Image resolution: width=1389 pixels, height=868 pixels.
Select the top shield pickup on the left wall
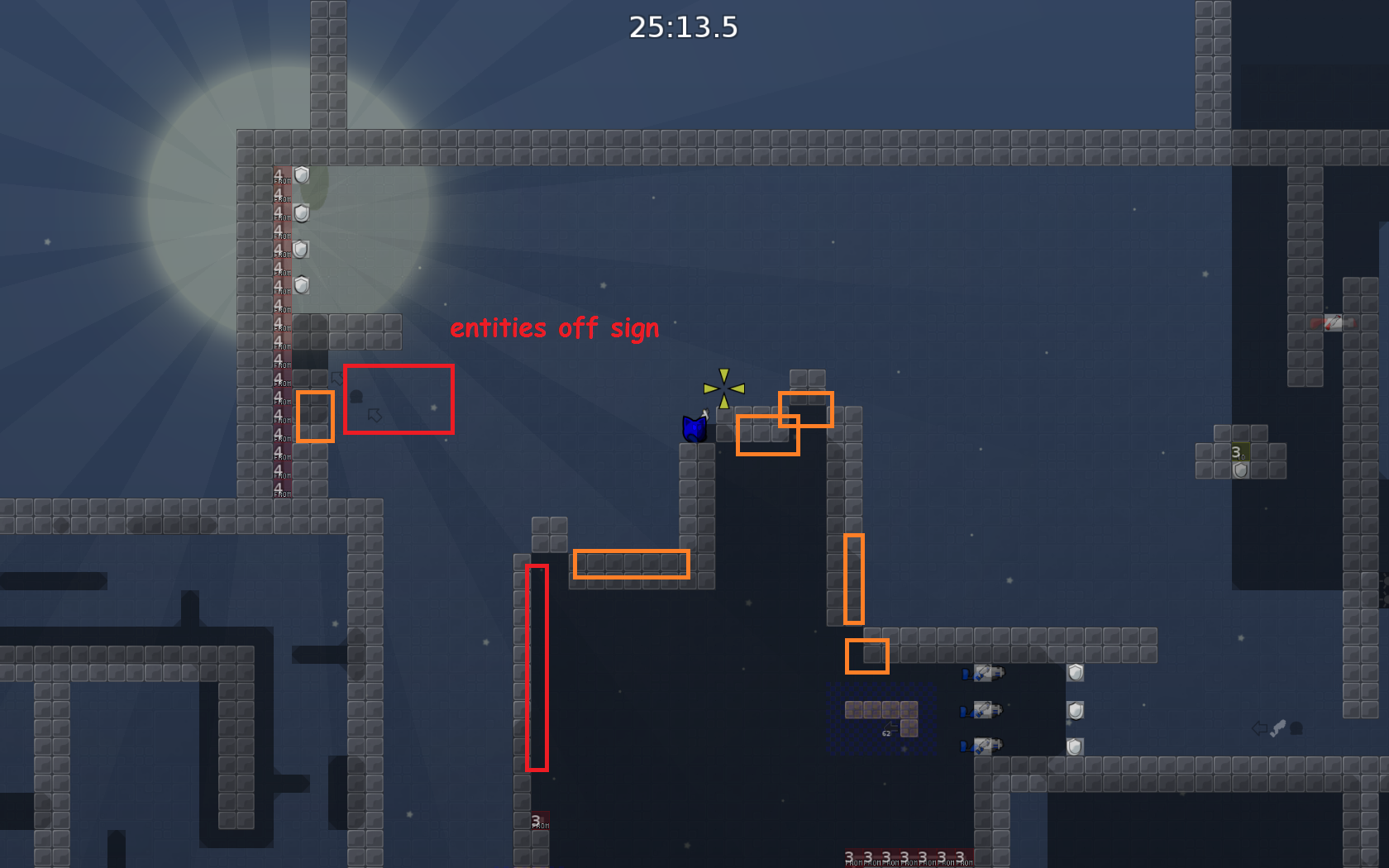point(300,176)
